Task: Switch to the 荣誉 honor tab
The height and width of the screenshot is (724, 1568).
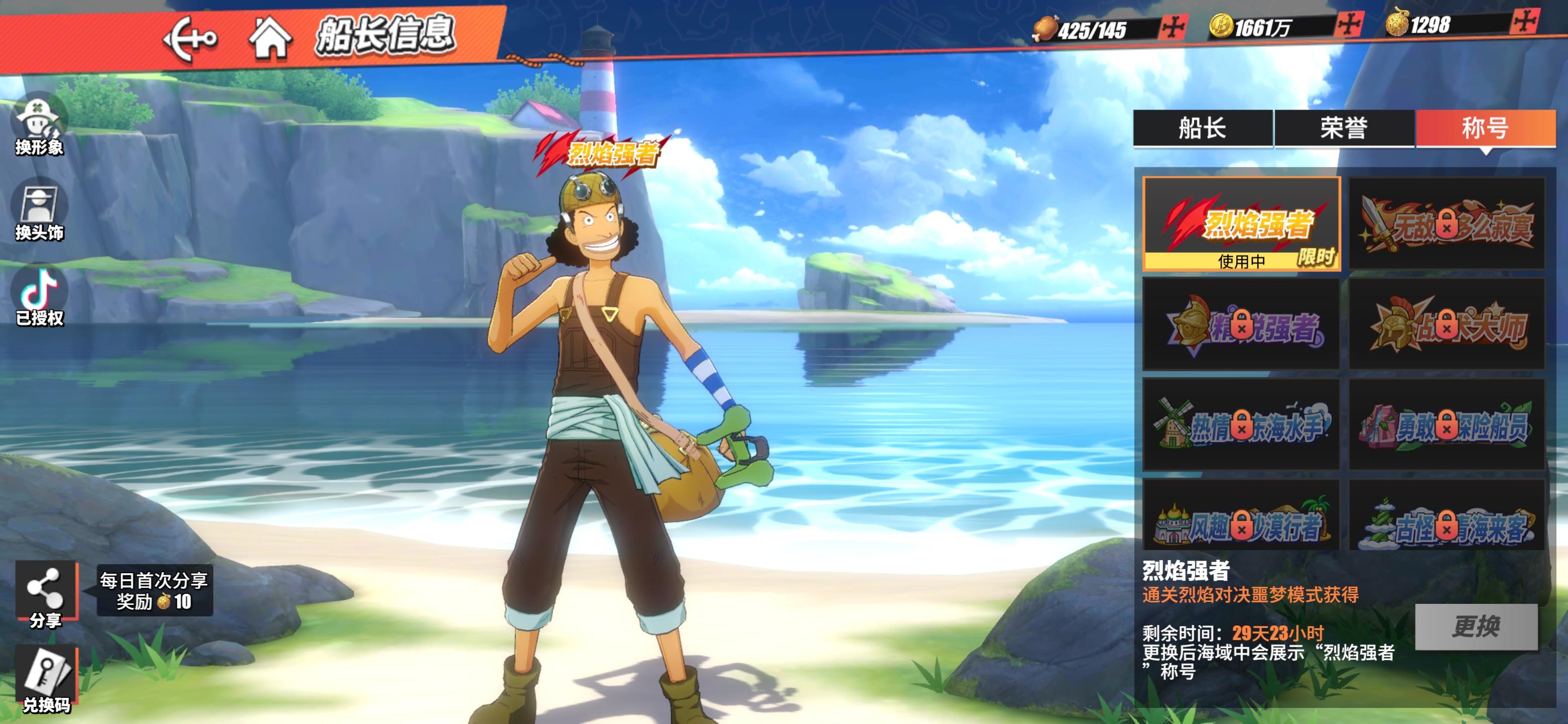Action: coord(1344,129)
